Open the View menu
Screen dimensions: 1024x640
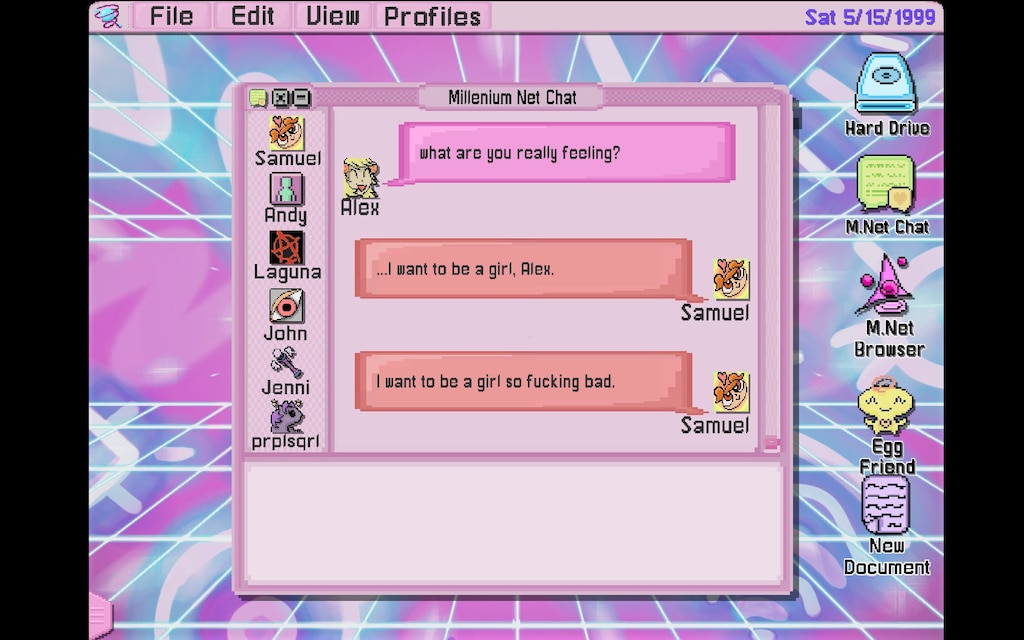coord(333,16)
